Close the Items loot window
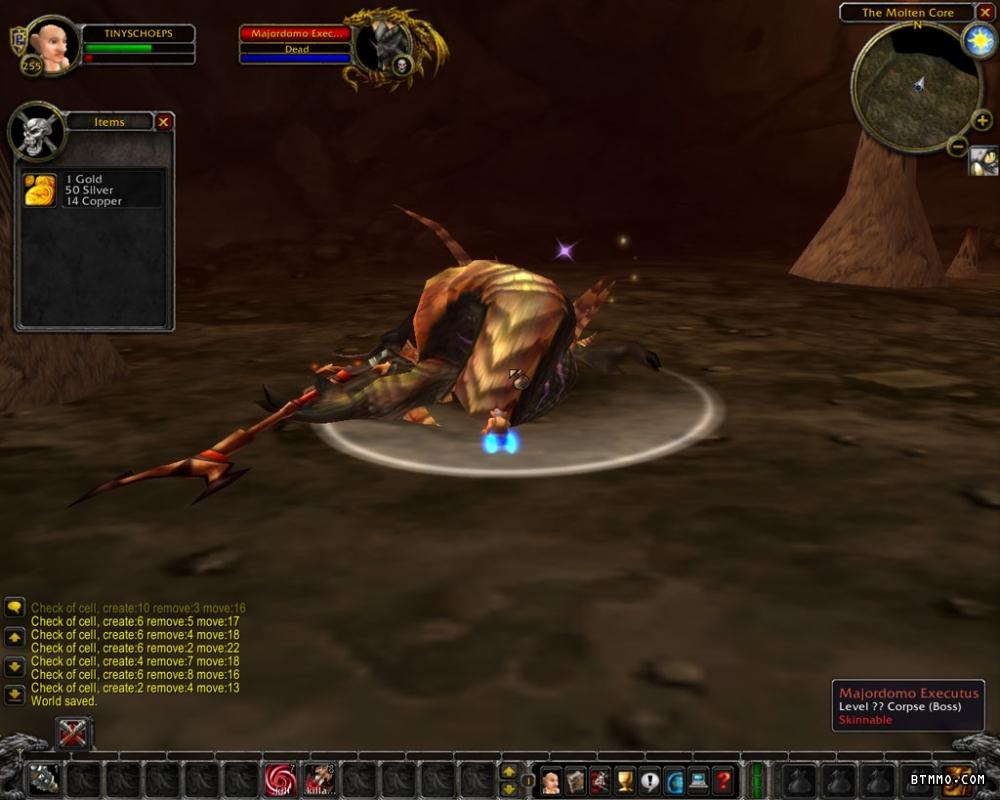The height and width of the screenshot is (800, 1000). pos(164,122)
